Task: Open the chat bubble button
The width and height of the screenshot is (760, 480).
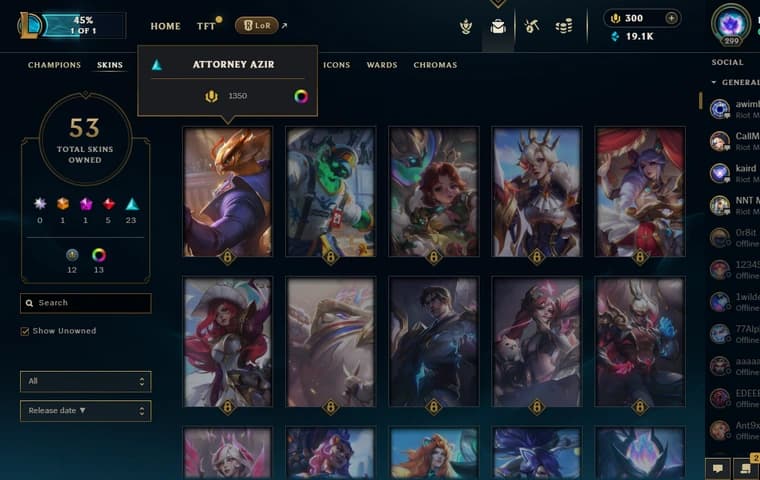Action: (716, 467)
